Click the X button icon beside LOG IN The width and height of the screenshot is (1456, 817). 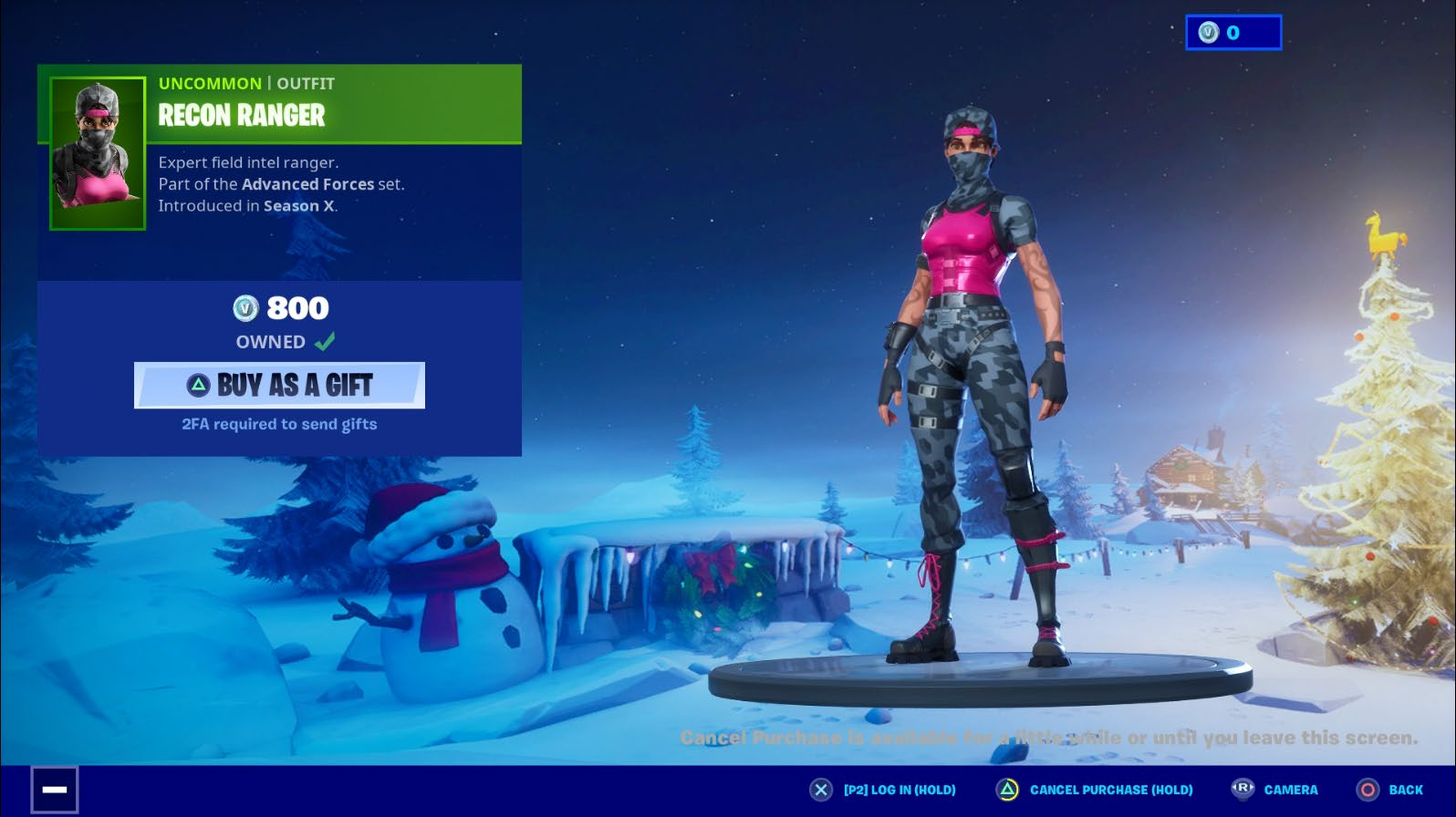820,790
